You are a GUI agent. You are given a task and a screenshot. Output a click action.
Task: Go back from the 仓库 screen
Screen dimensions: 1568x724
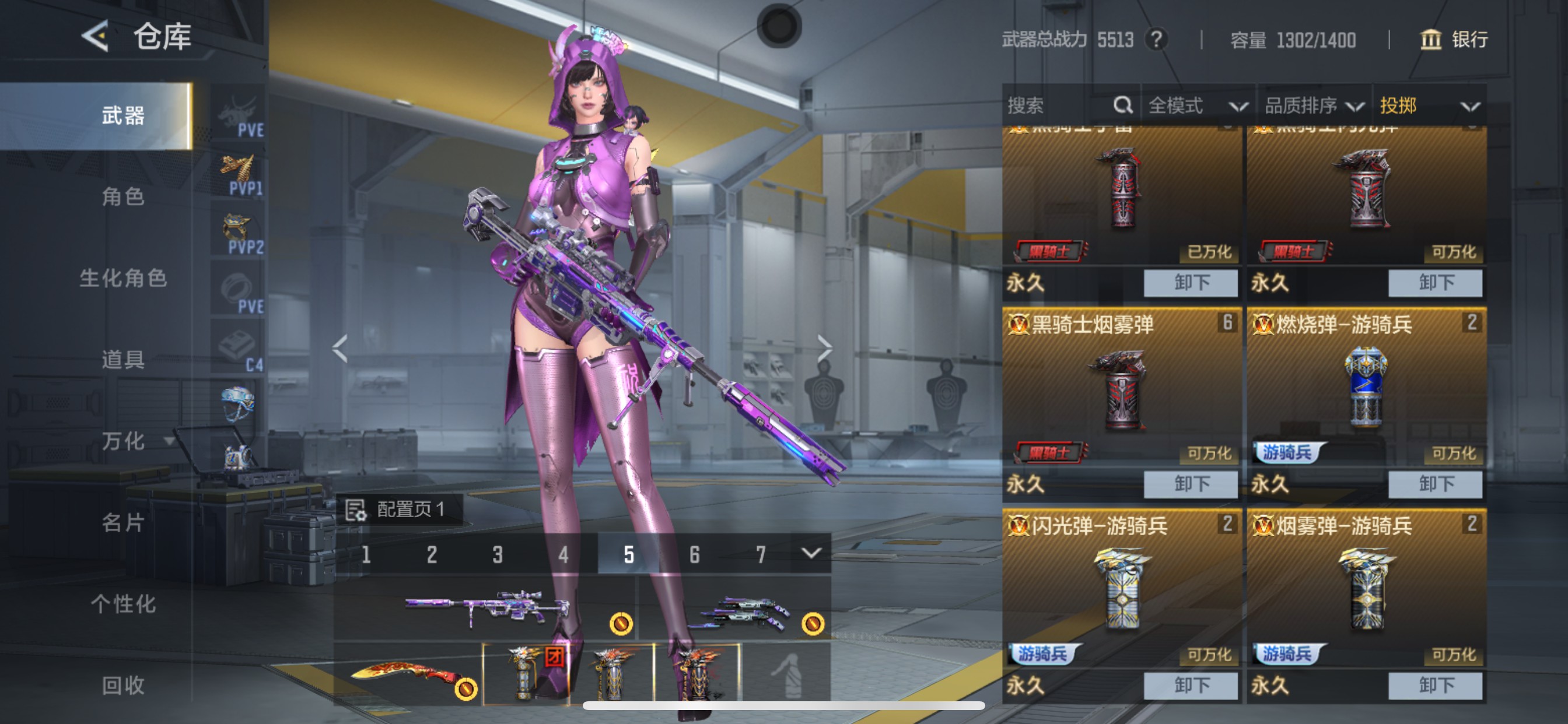tap(96, 37)
